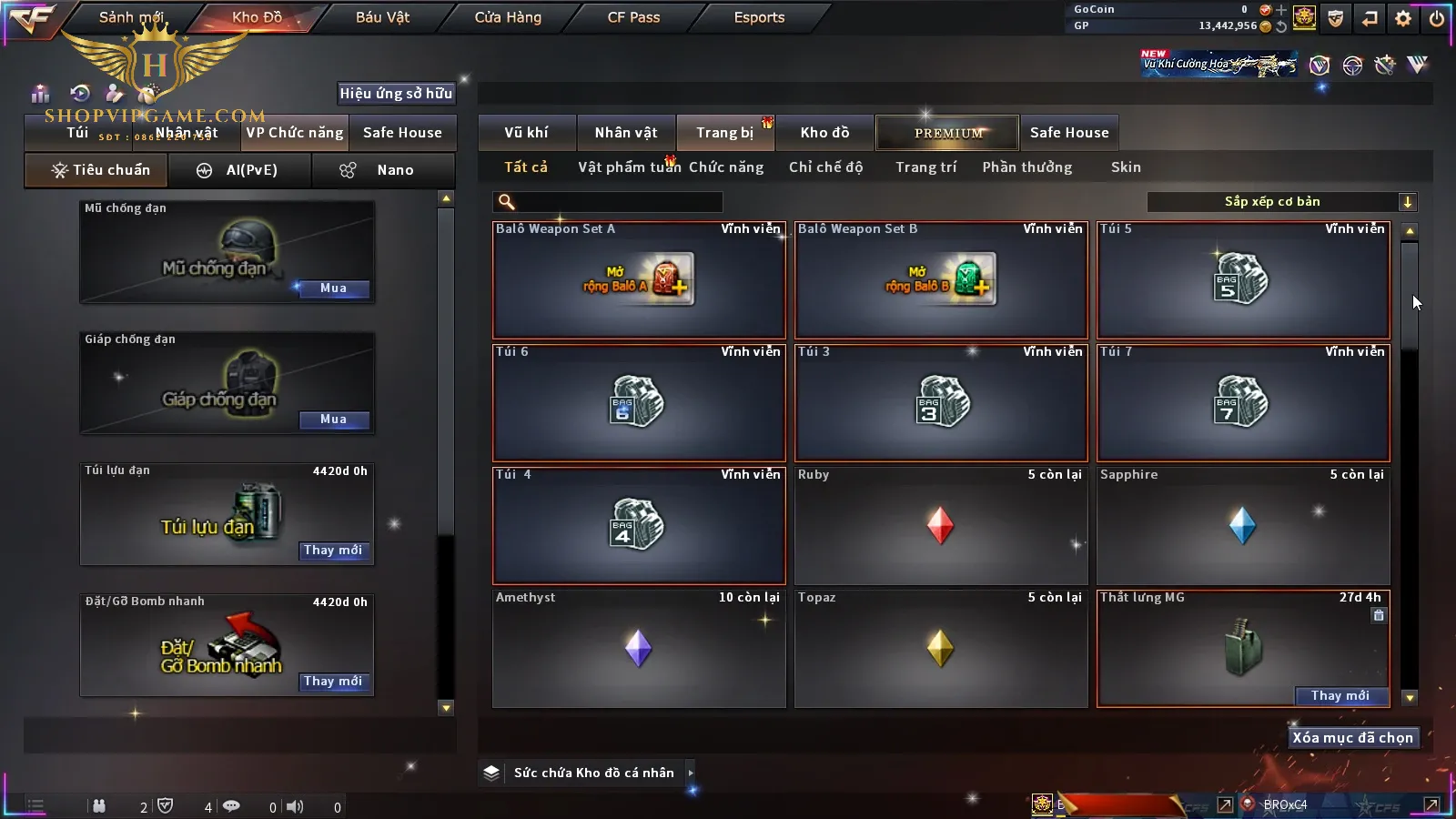Buy the Mũ chống đạn helmet

coord(333,288)
